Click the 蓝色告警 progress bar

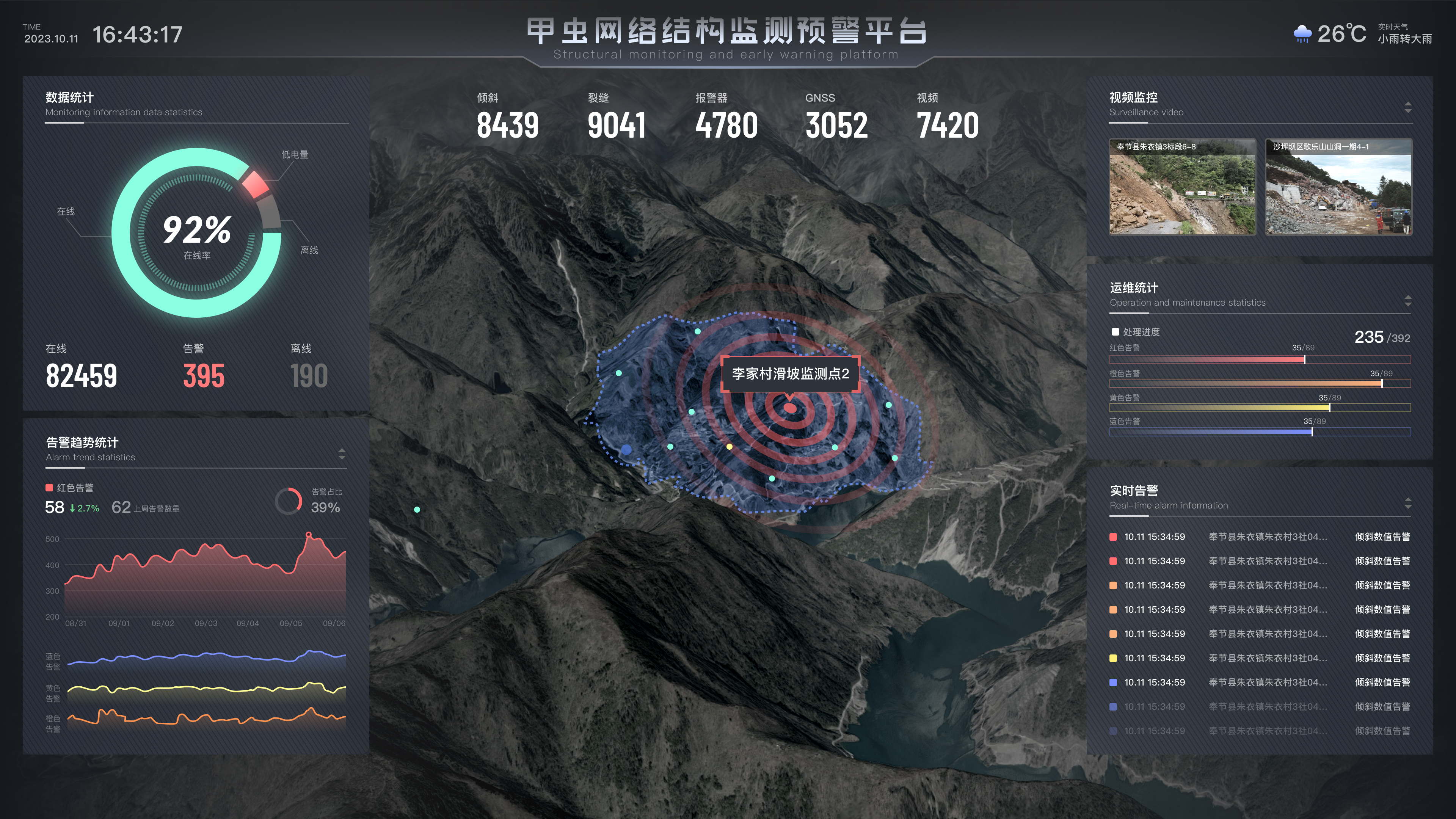coord(1259,432)
